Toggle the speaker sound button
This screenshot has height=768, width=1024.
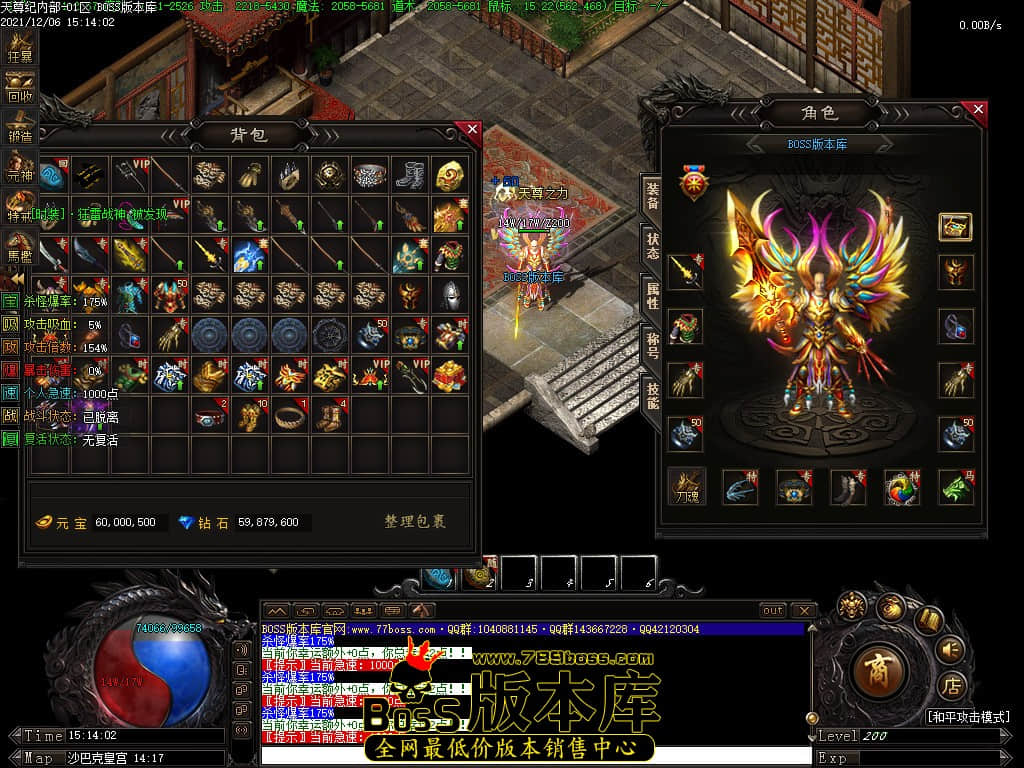point(949,650)
